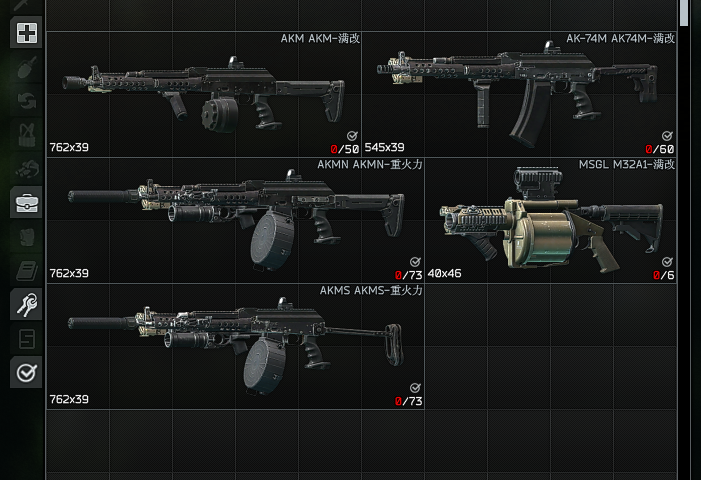The width and height of the screenshot is (701, 480).
Task: Switch to the briefcase containers filter
Action: [26, 203]
